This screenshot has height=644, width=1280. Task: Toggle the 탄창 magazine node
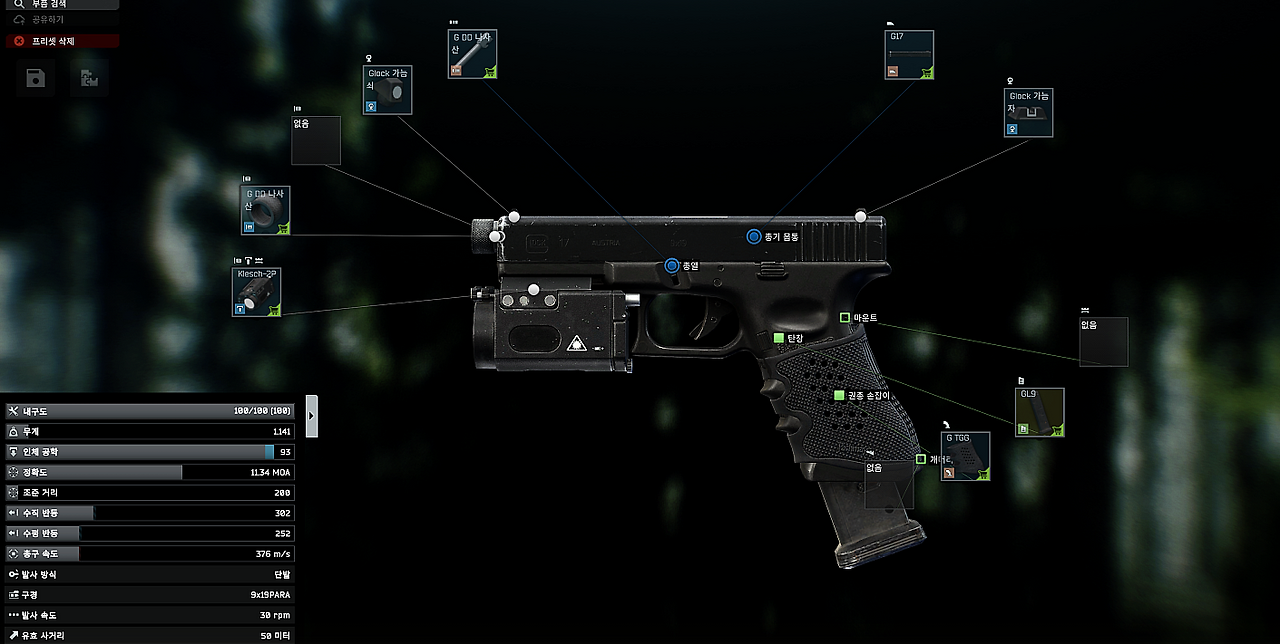point(779,339)
